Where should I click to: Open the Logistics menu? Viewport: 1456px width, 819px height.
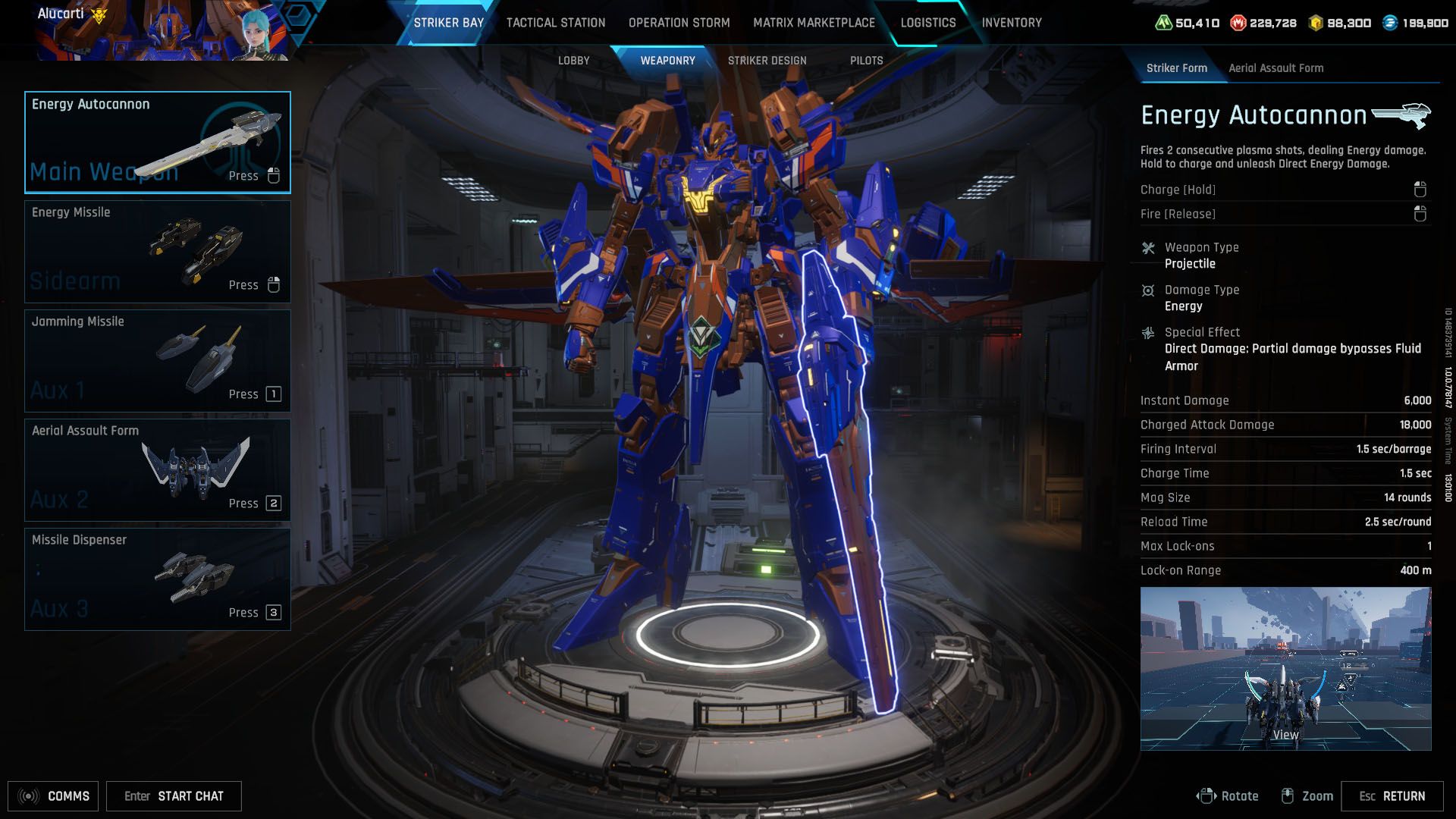[x=927, y=23]
